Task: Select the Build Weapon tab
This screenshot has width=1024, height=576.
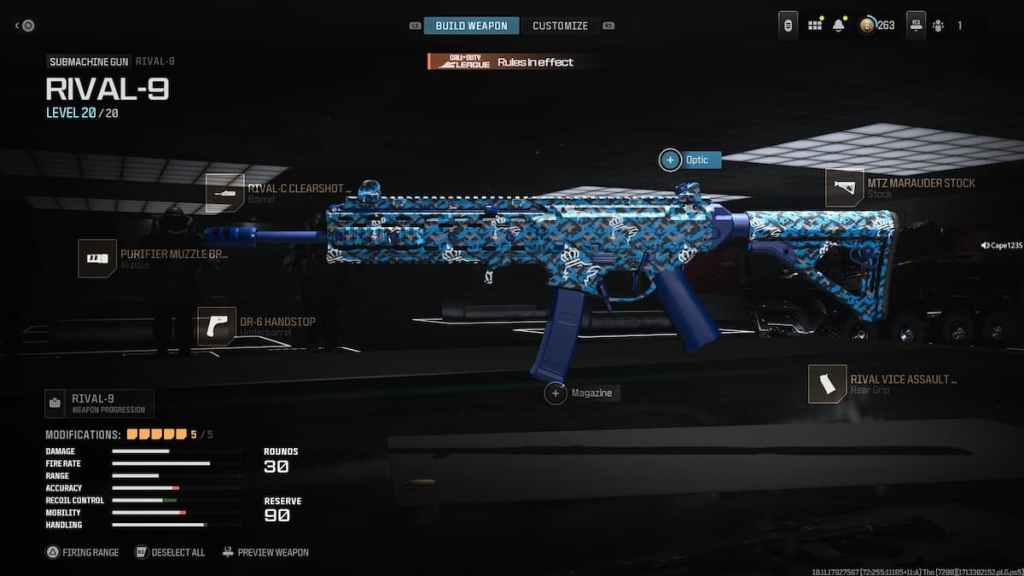Action: pyautogui.click(x=471, y=25)
